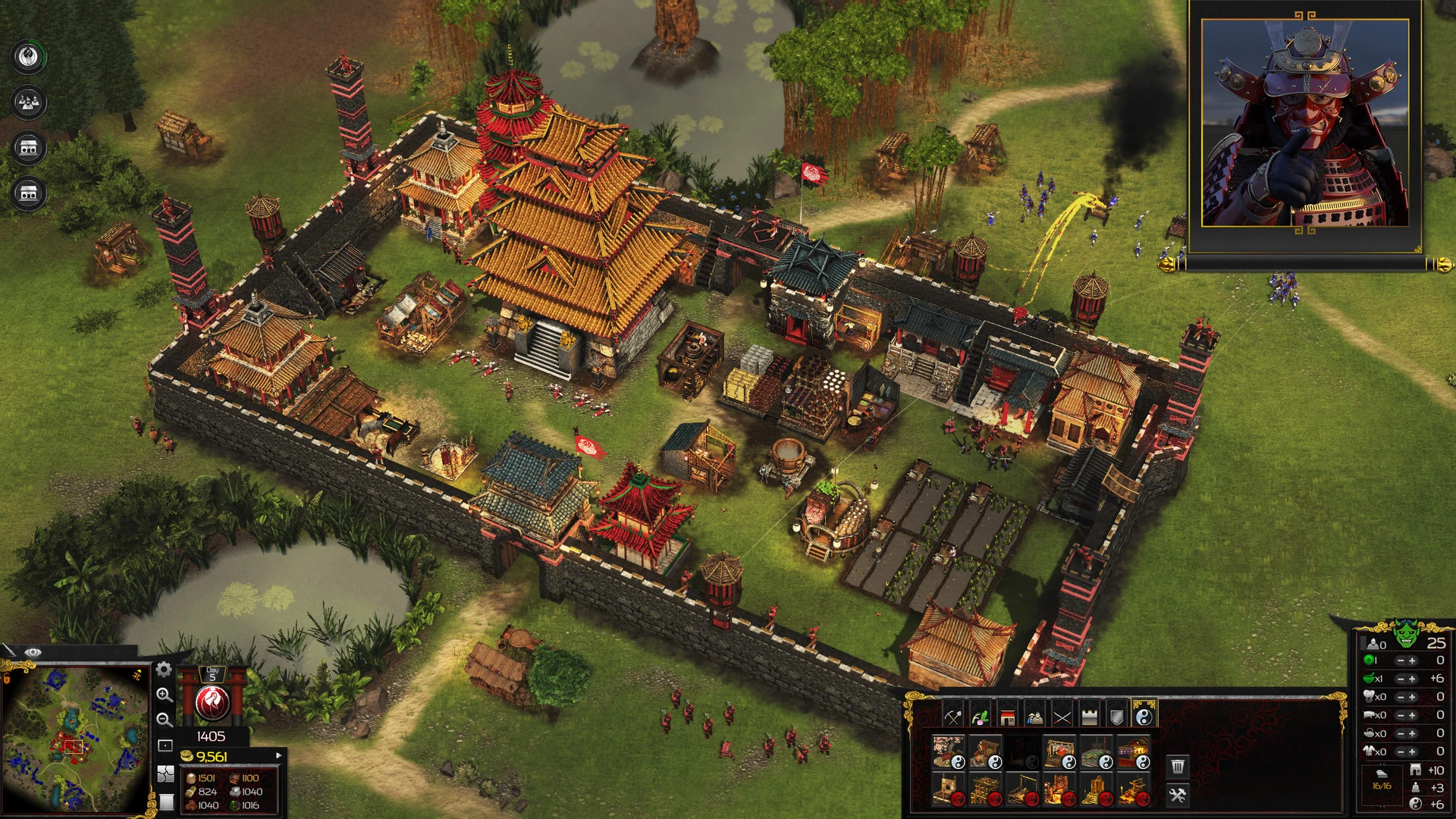Toggle the eye overlay above the minimap
Image resolution: width=1456 pixels, height=819 pixels.
[33, 652]
